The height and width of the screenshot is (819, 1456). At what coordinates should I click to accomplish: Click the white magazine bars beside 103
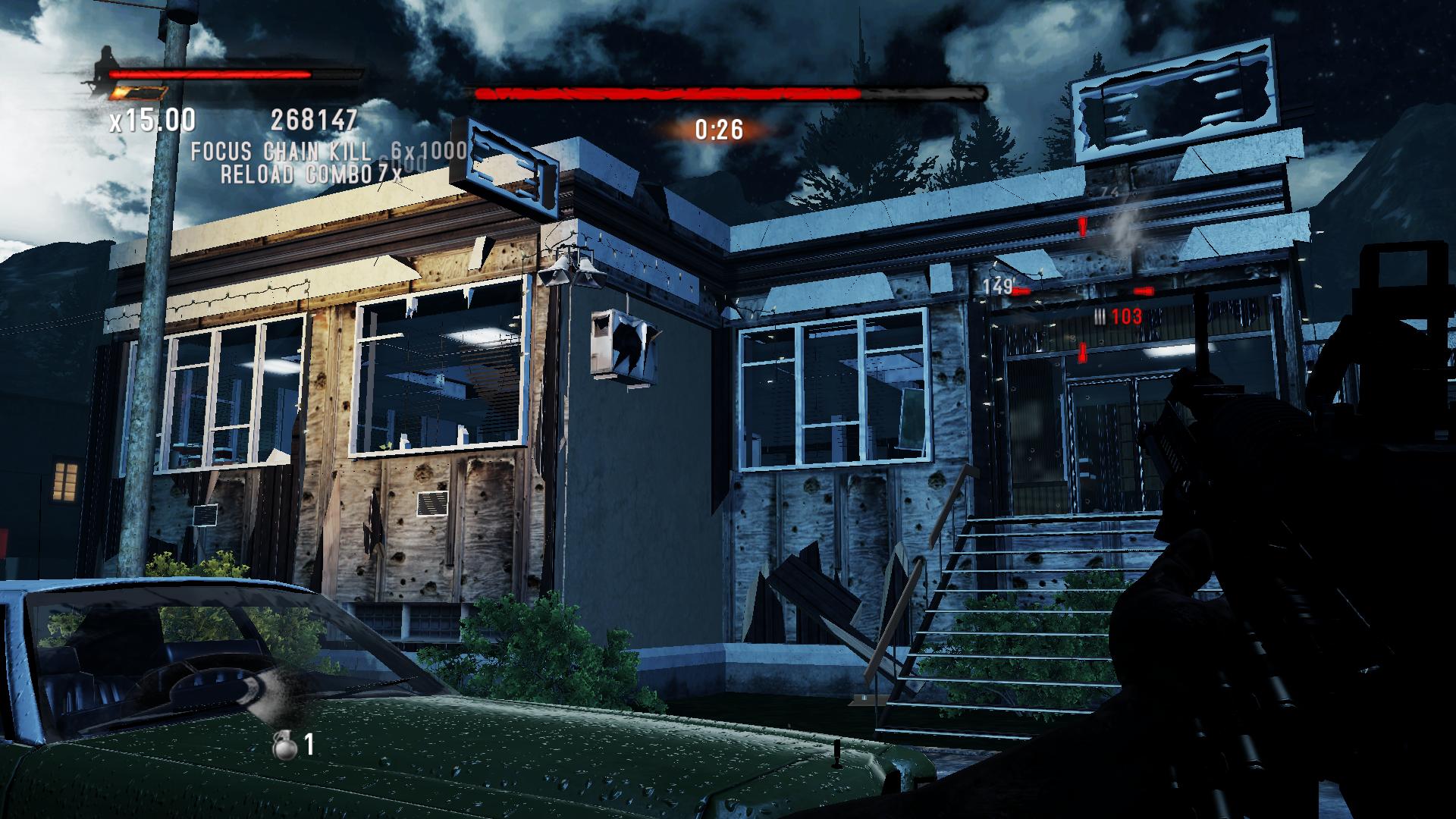point(1100,316)
